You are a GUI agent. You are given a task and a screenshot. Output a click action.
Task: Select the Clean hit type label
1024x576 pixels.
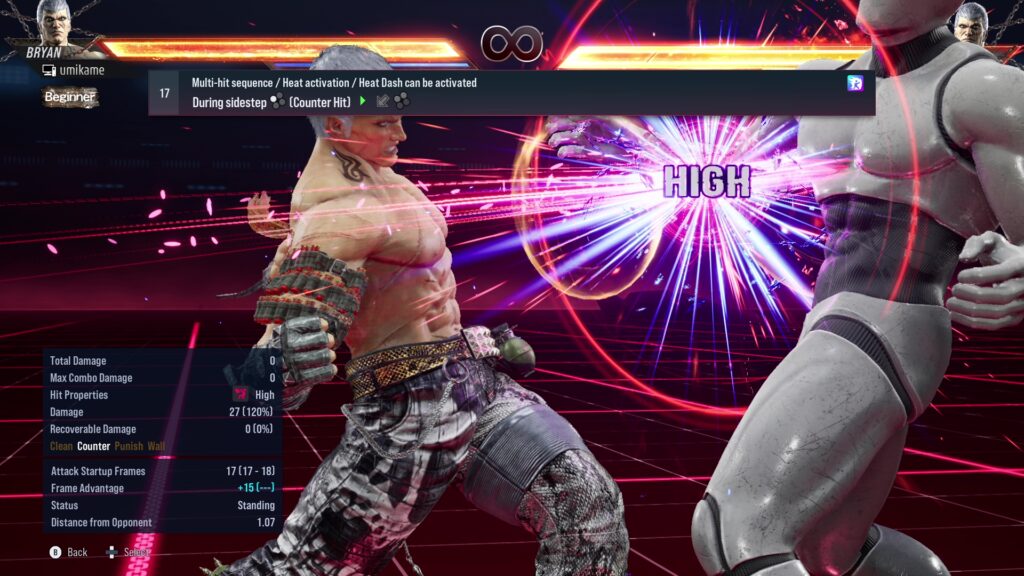61,446
